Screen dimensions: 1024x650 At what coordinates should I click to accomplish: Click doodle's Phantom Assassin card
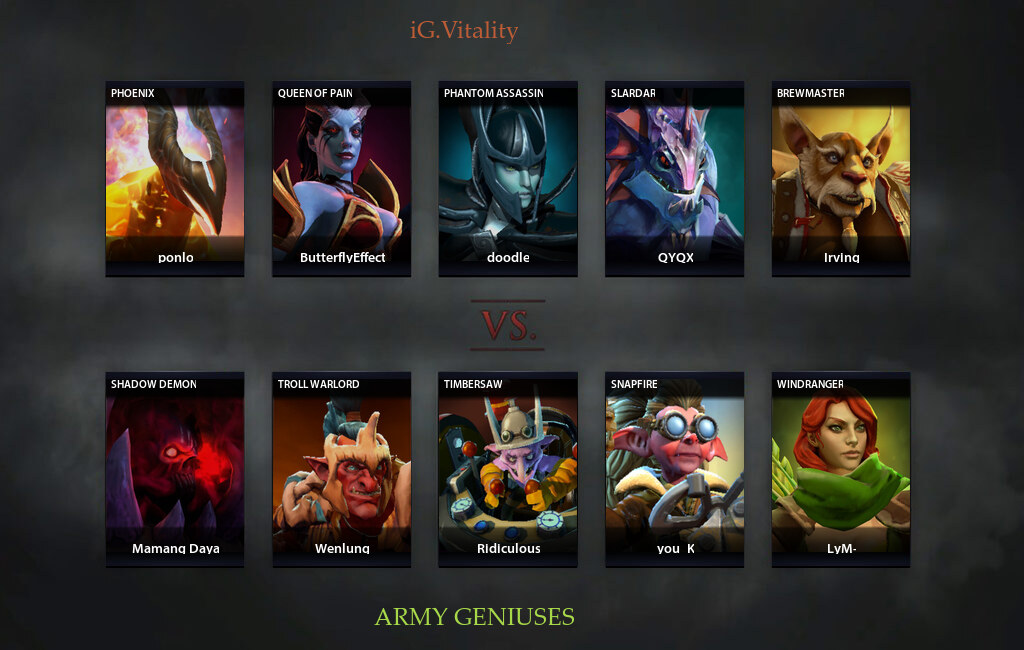[508, 178]
